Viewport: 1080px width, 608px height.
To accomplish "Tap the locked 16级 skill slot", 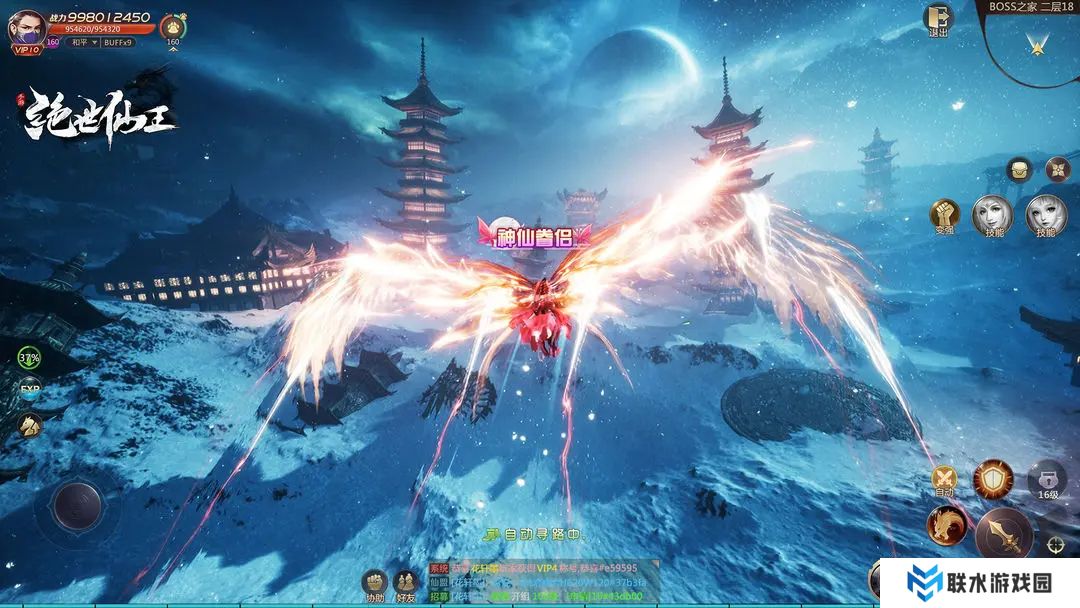I will pyautogui.click(x=1047, y=480).
